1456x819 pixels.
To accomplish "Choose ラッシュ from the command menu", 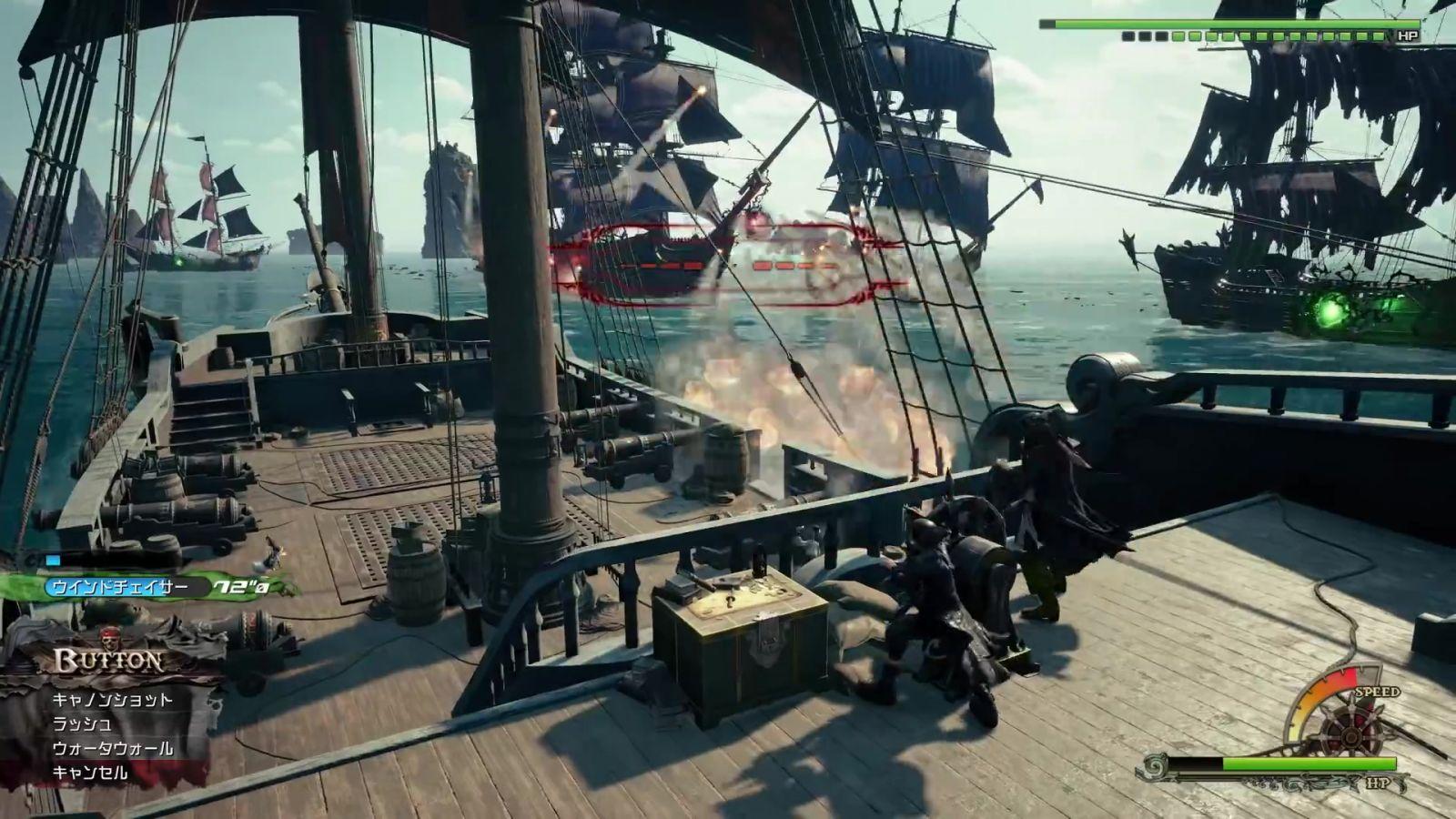I will 83,724.
